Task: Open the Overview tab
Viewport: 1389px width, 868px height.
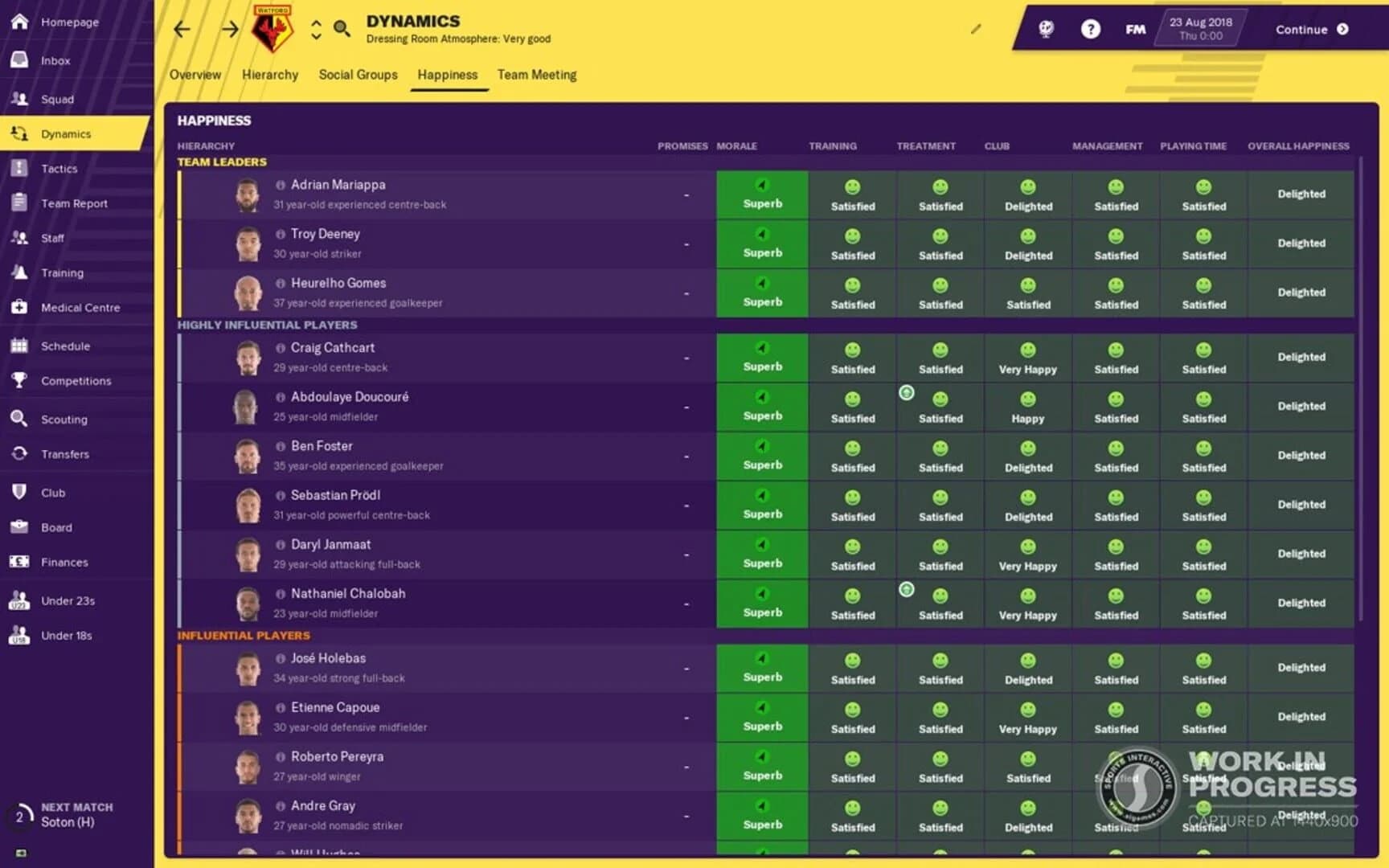Action: [195, 75]
